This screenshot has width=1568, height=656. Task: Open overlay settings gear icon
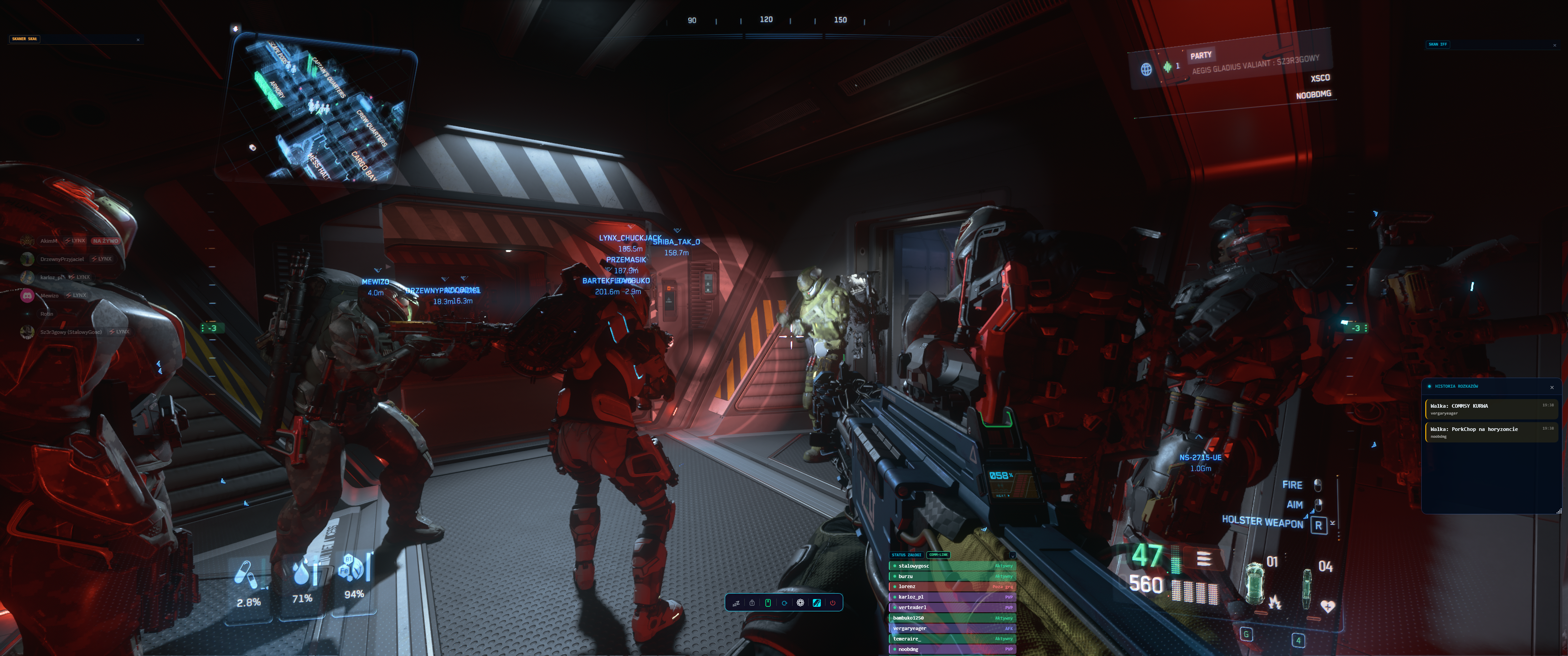click(800, 603)
